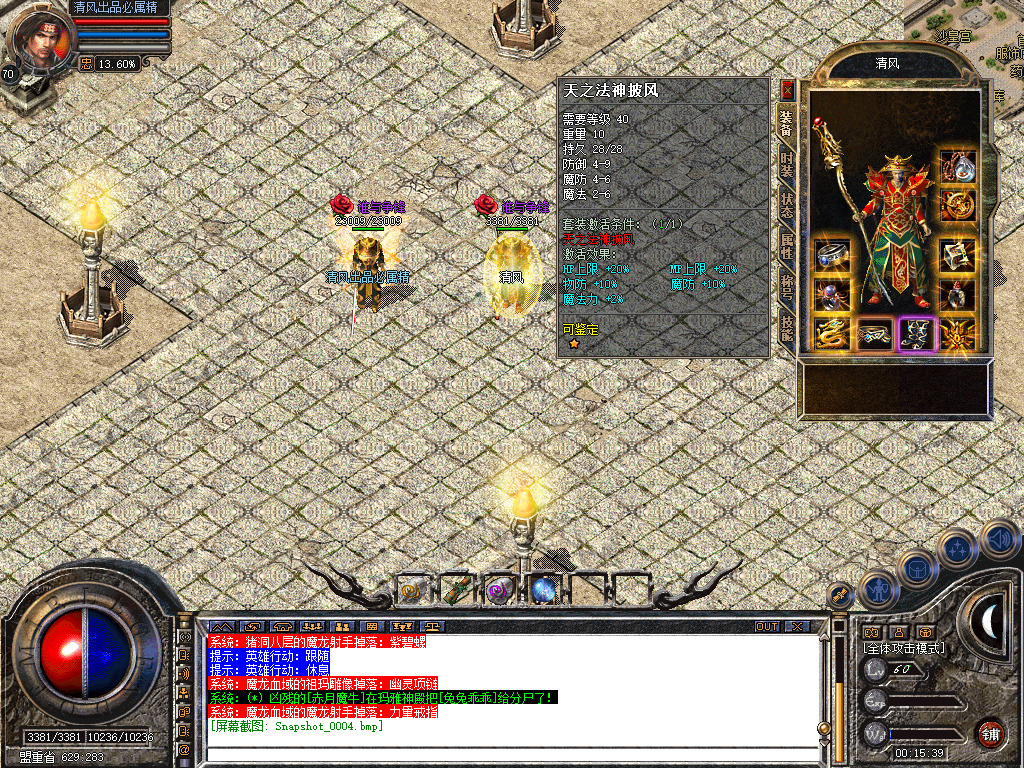Open the sparkle skills round button

click(958, 548)
